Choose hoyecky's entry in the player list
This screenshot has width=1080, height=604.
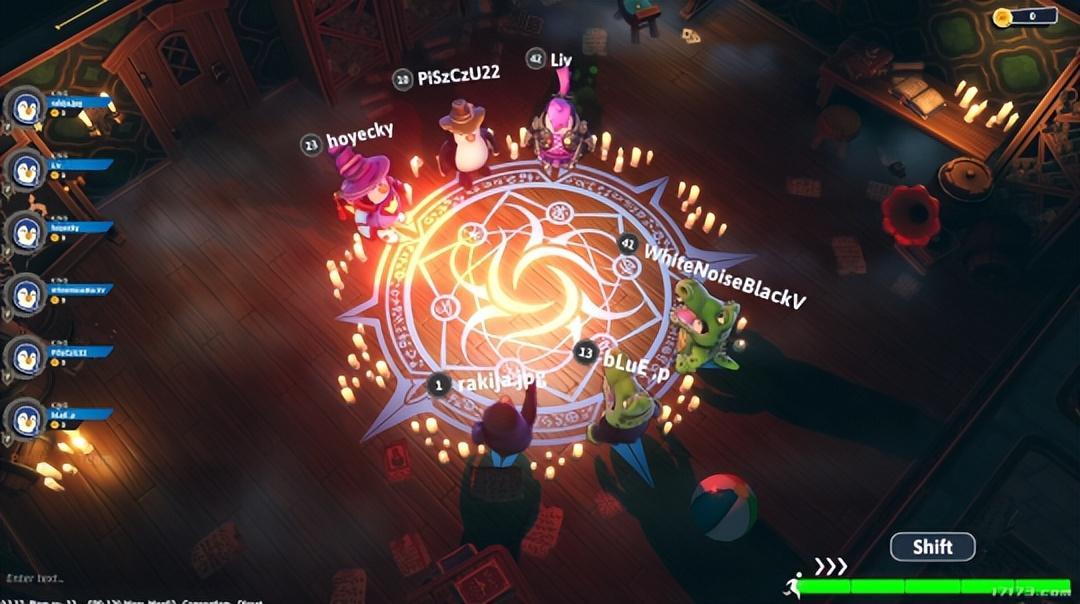[76, 227]
